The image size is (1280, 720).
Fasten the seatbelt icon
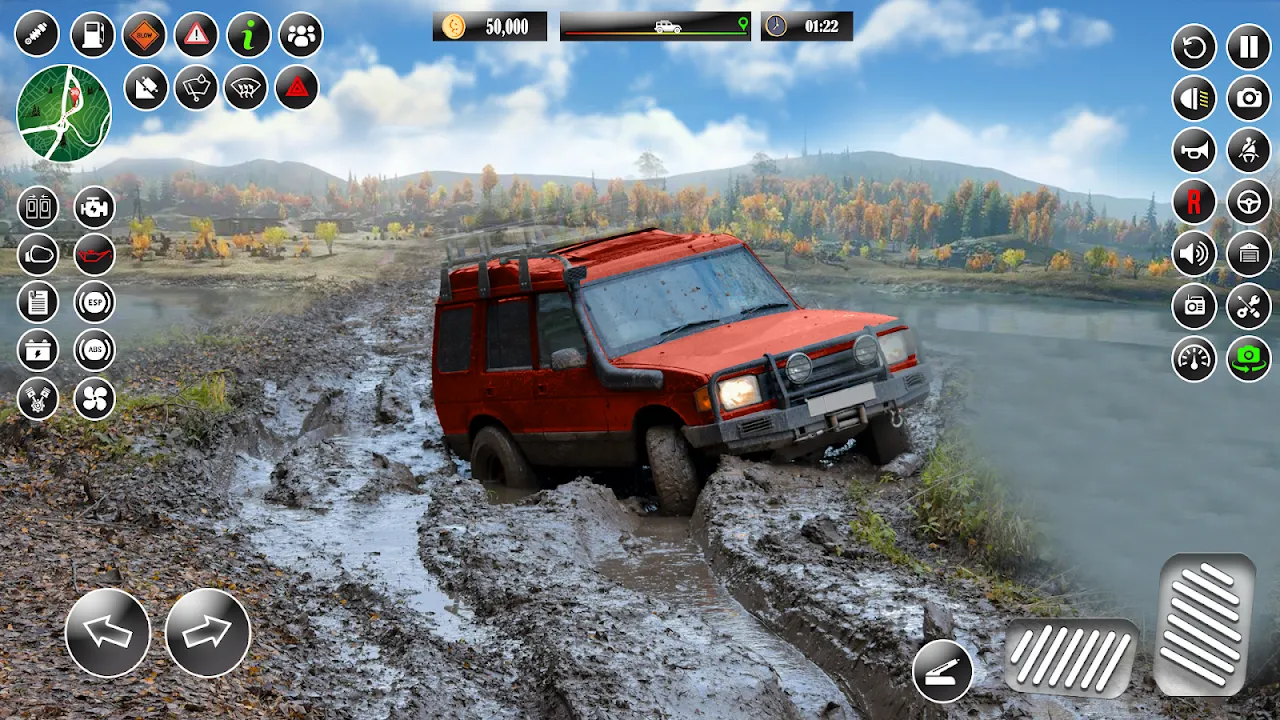(x=1249, y=150)
